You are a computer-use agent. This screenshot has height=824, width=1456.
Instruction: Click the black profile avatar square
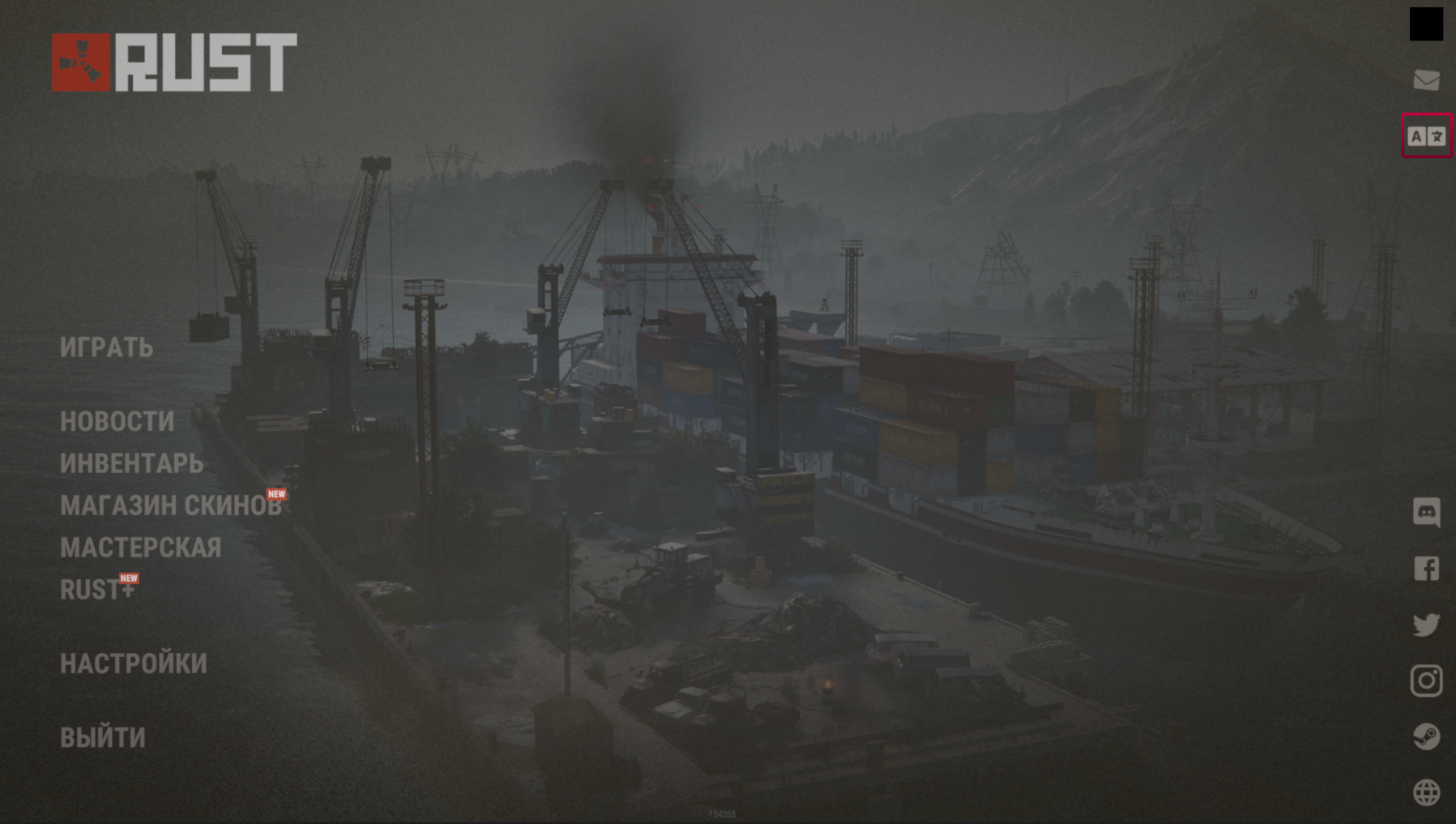1426,24
